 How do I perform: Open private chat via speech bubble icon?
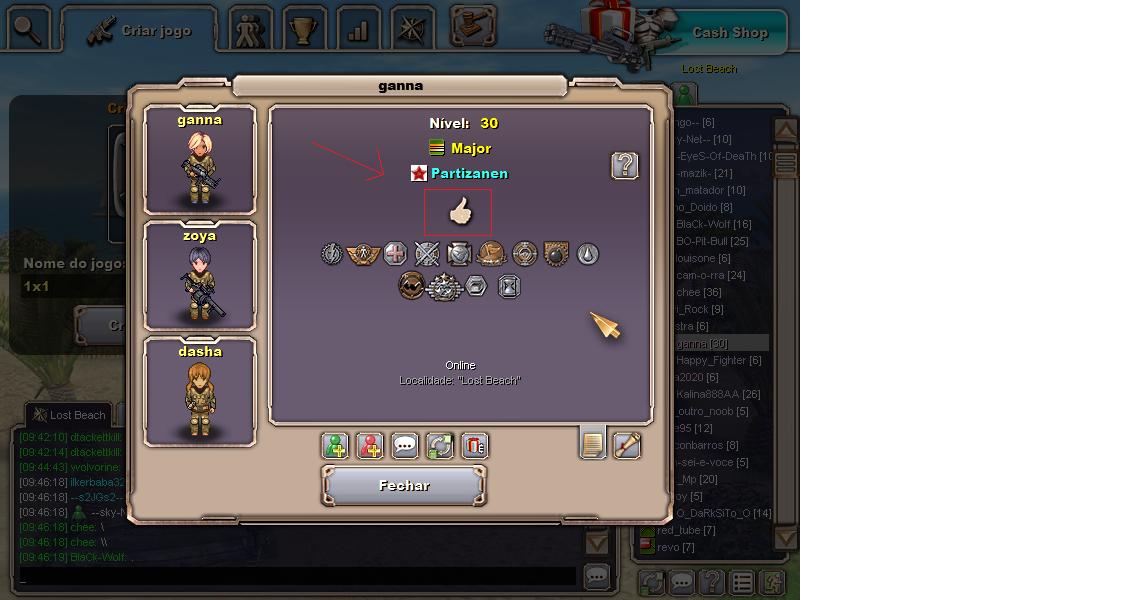point(405,446)
